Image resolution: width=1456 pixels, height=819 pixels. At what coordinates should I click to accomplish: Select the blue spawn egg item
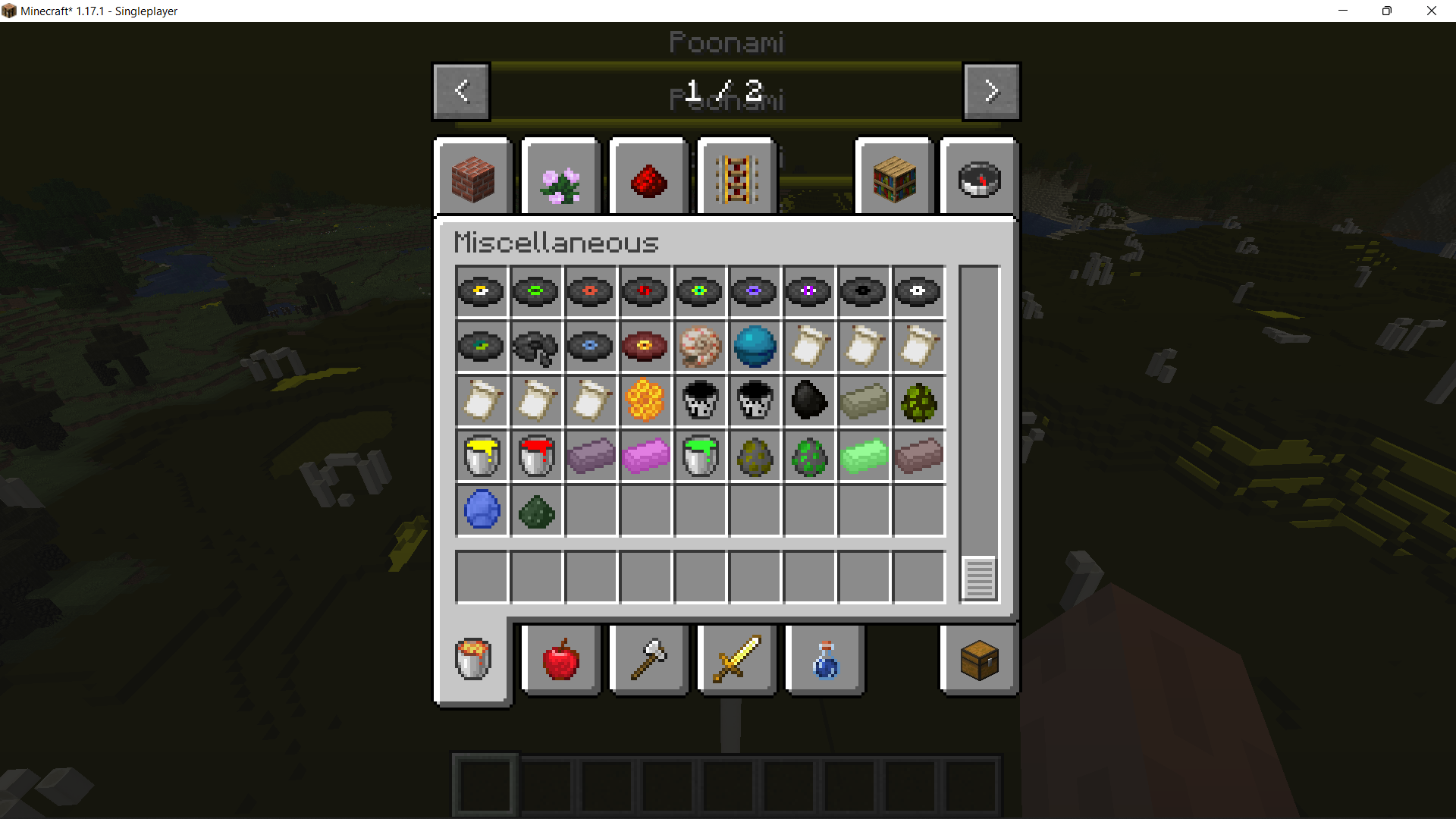pos(482,510)
